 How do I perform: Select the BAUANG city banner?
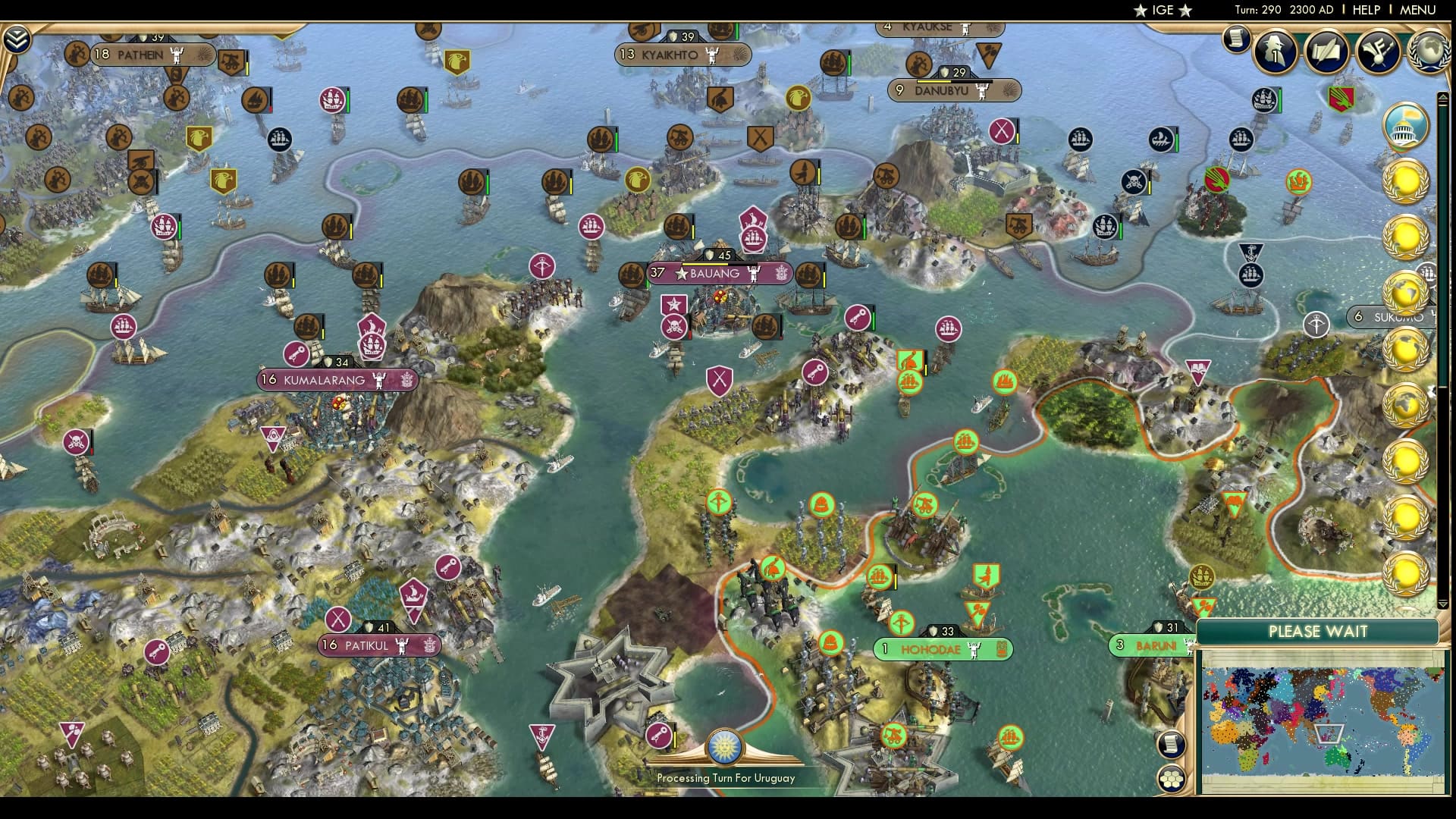coord(716,275)
